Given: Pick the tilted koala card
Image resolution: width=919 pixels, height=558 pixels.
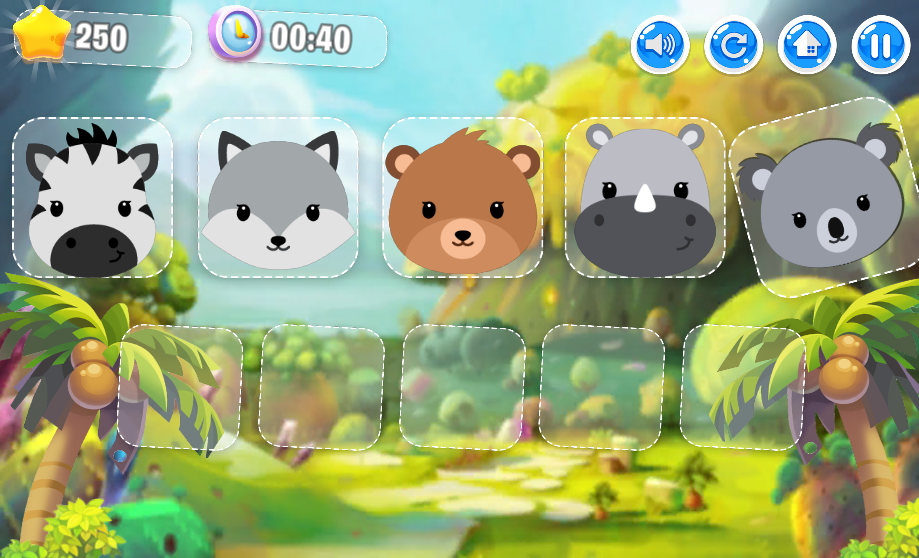Looking at the screenshot, I should point(826,196).
